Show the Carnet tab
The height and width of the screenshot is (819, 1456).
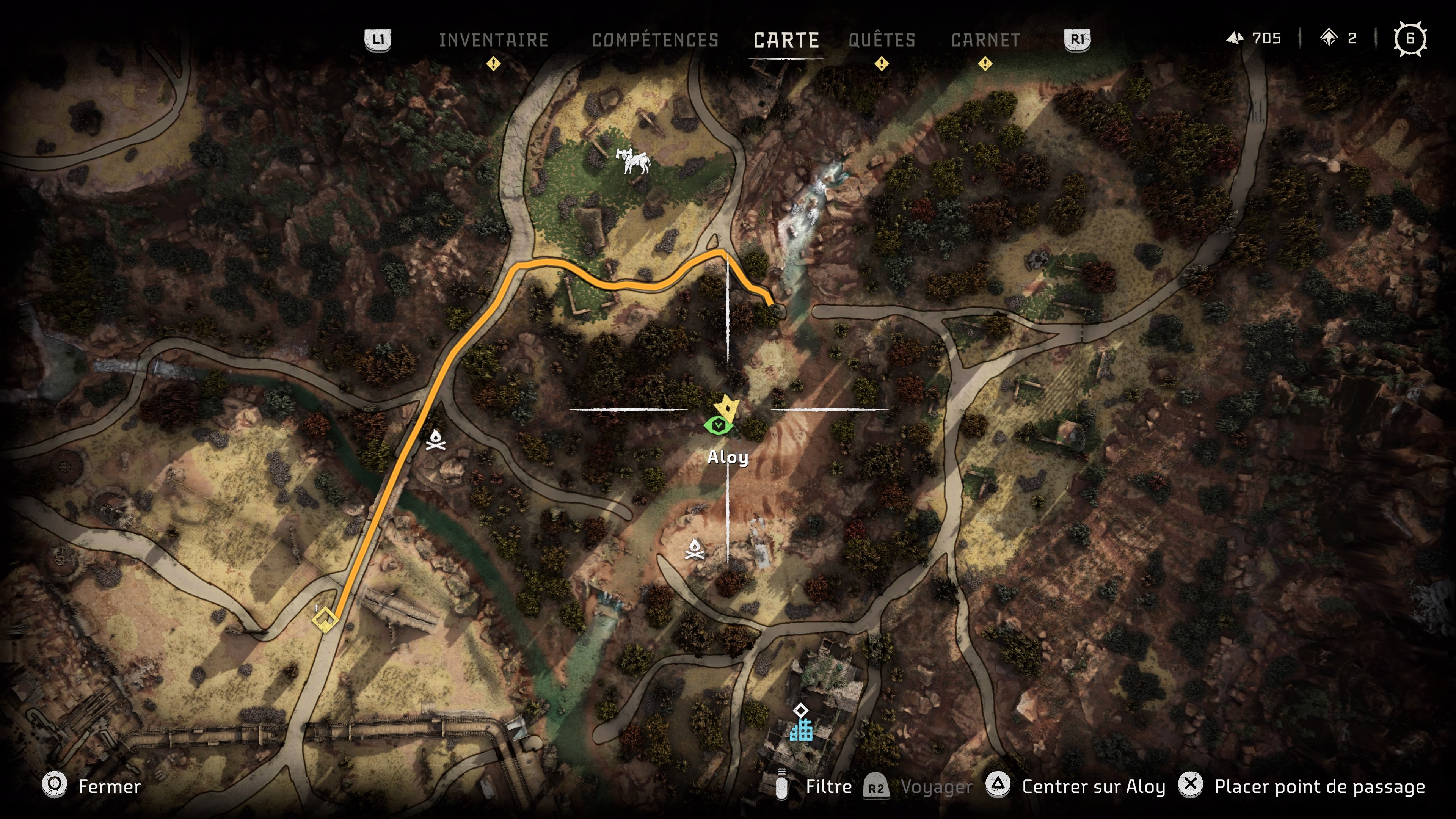pos(985,40)
